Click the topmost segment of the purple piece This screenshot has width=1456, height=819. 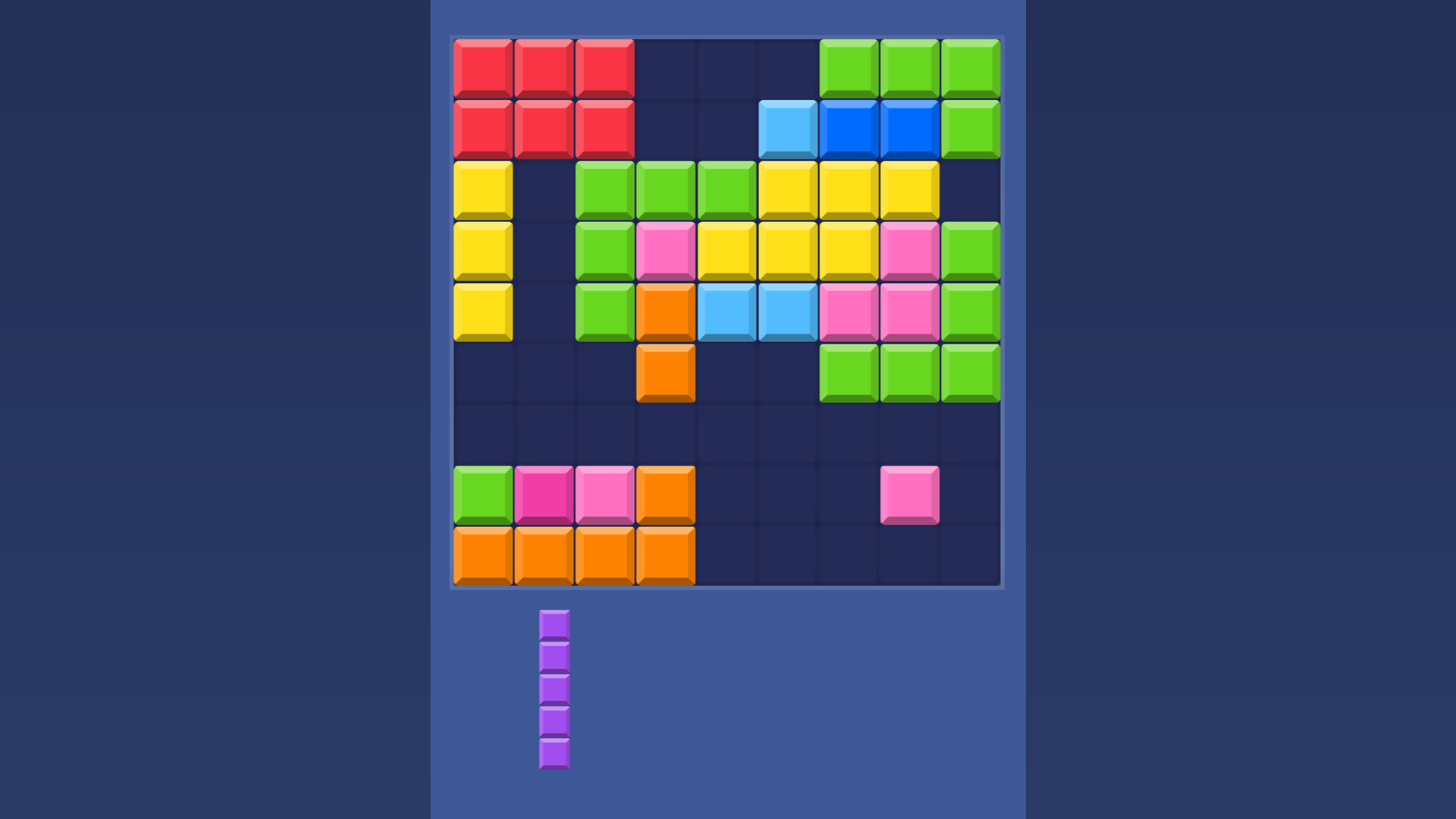coord(554,623)
